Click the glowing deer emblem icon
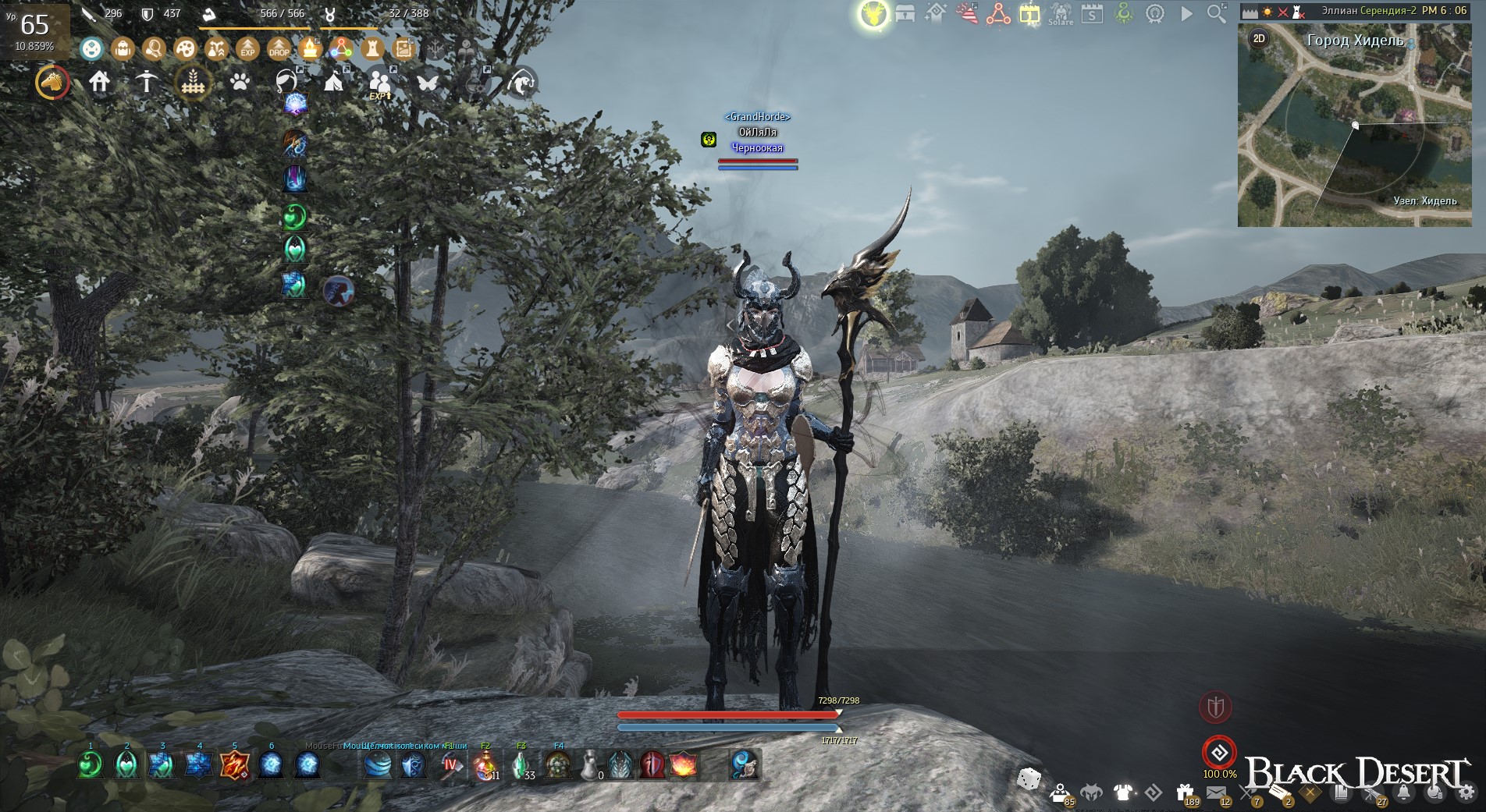The width and height of the screenshot is (1486, 812). 873,13
